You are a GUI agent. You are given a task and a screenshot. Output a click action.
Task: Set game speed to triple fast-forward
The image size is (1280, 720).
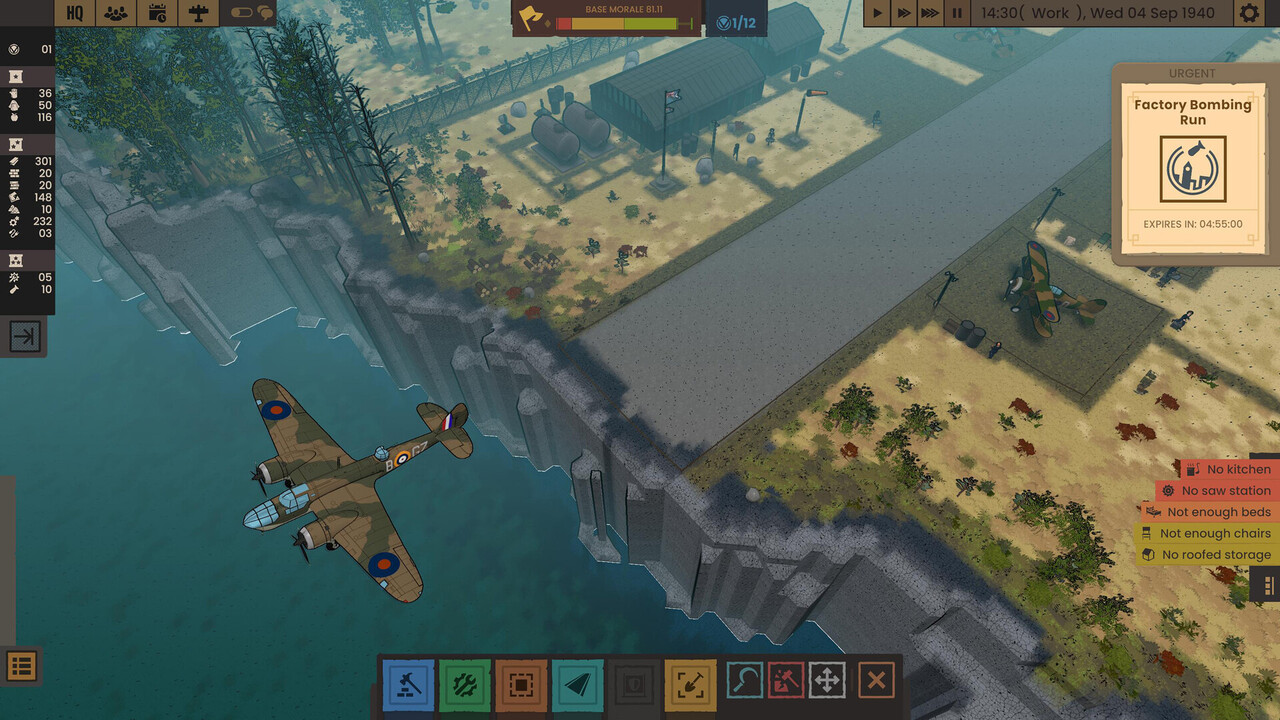pyautogui.click(x=930, y=13)
